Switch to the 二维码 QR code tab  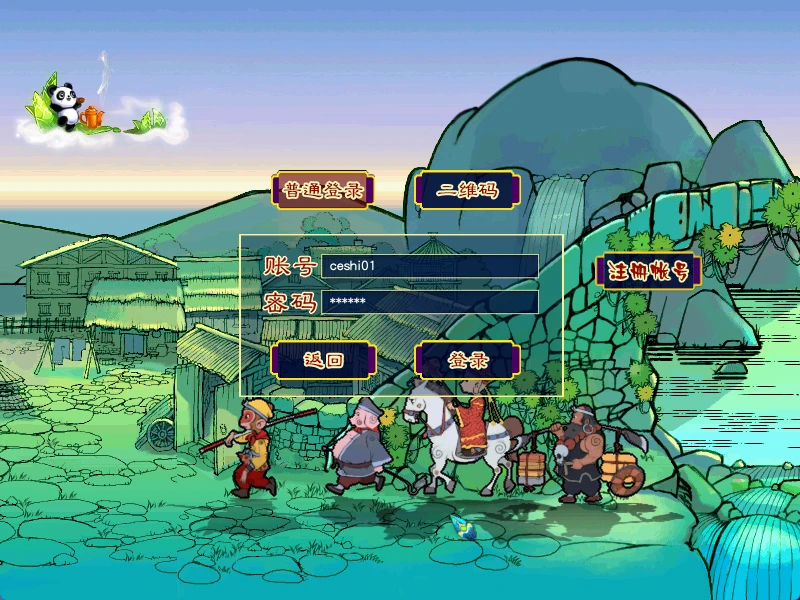(x=467, y=190)
